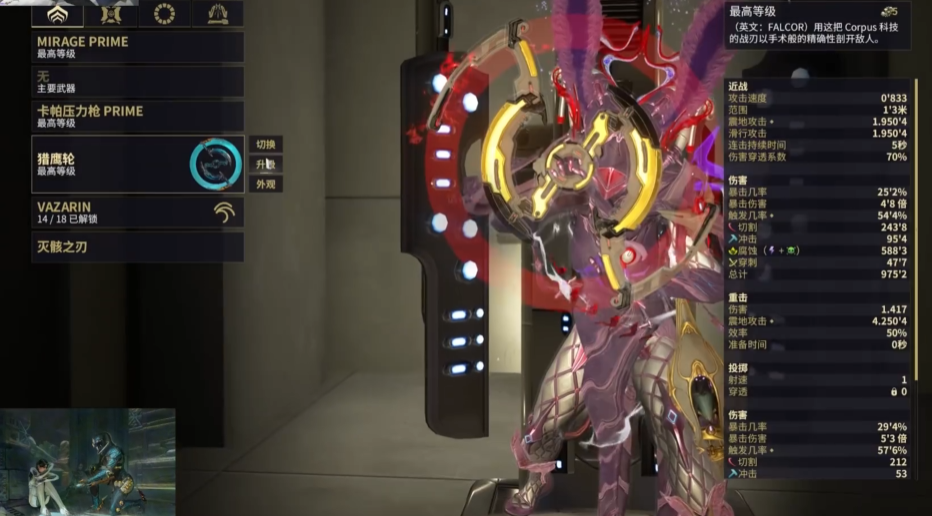The width and height of the screenshot is (932, 516).
Task: Click the stream overlay thumbnail image
Action: [x=88, y=461]
